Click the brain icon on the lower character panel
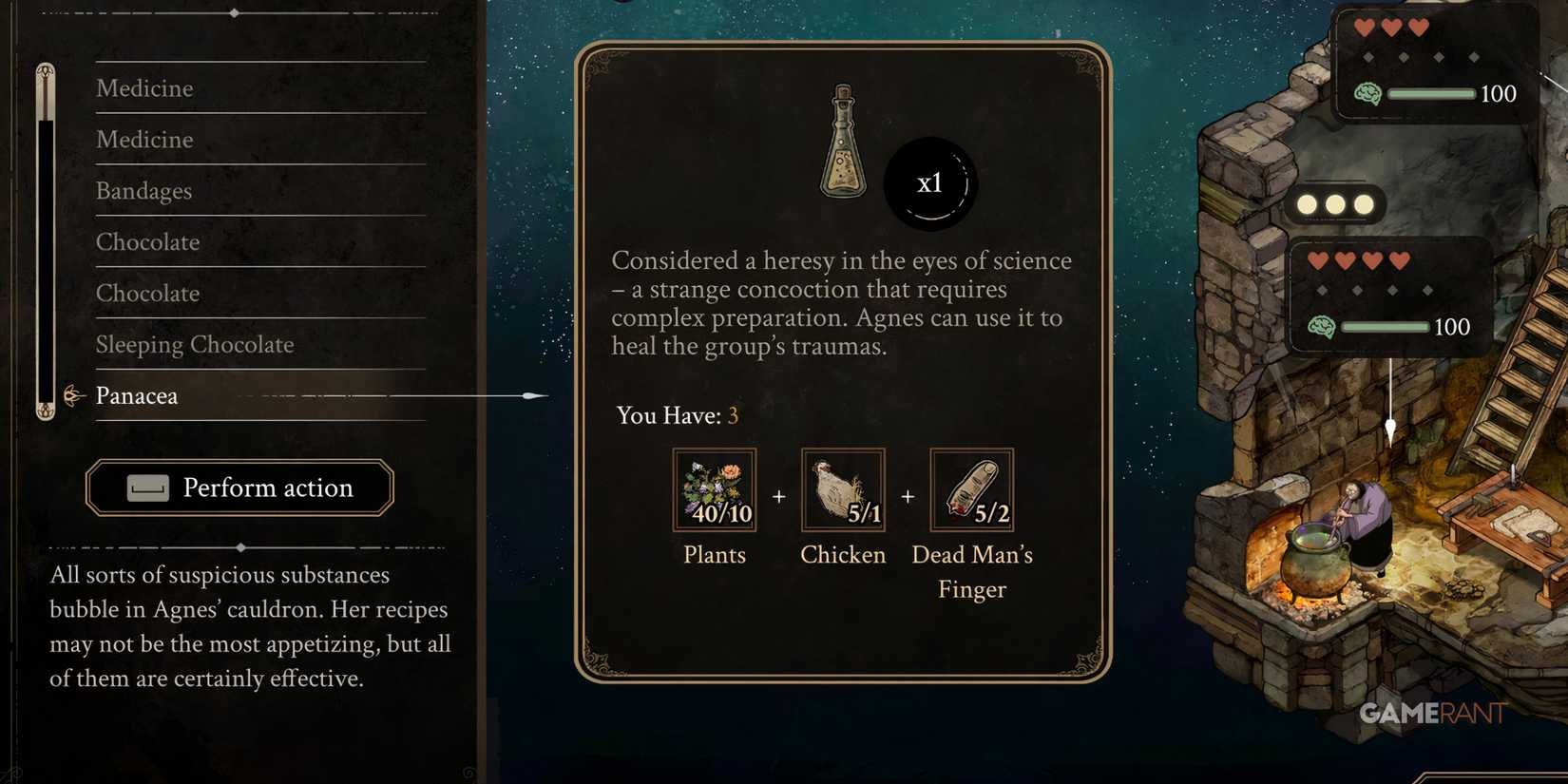 1320,327
